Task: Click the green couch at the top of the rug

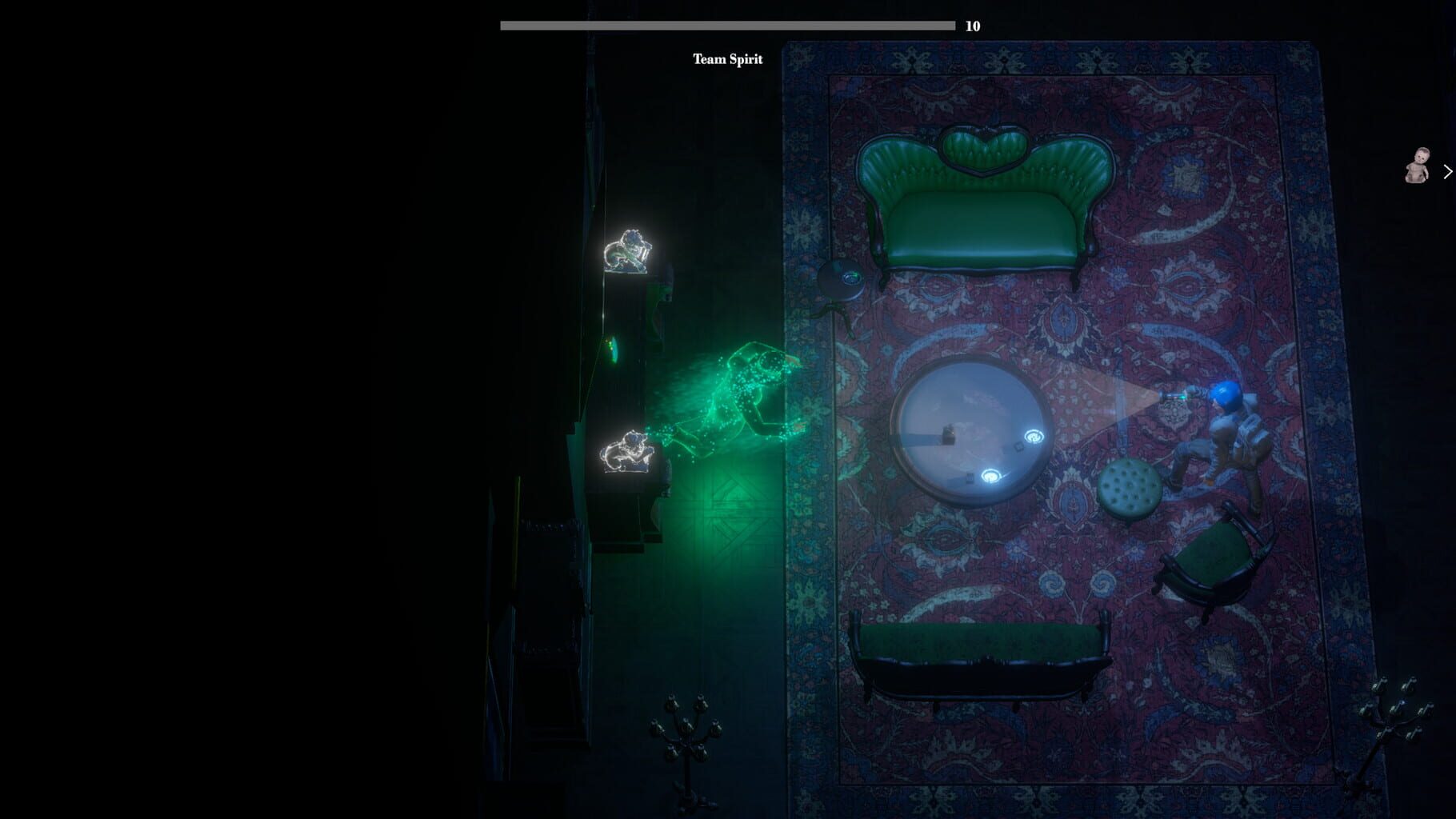Action: tap(984, 200)
